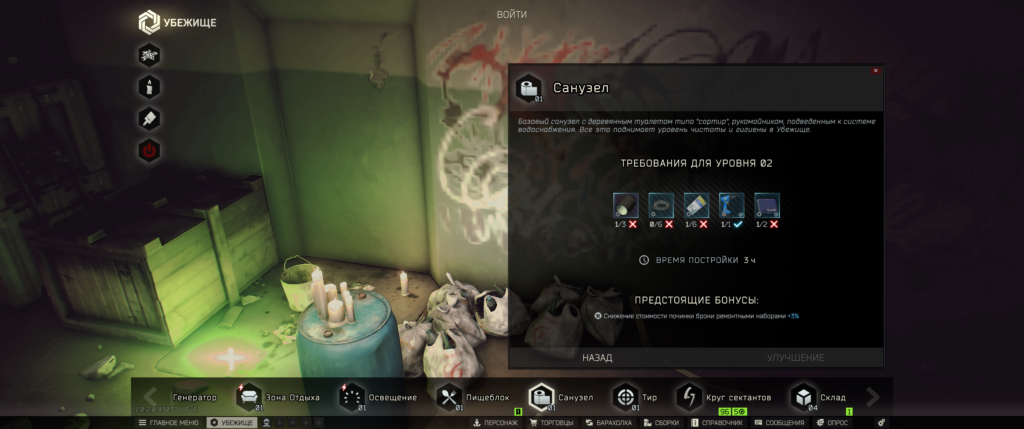Go back with the Назад button
1024x429 pixels.
pos(597,357)
